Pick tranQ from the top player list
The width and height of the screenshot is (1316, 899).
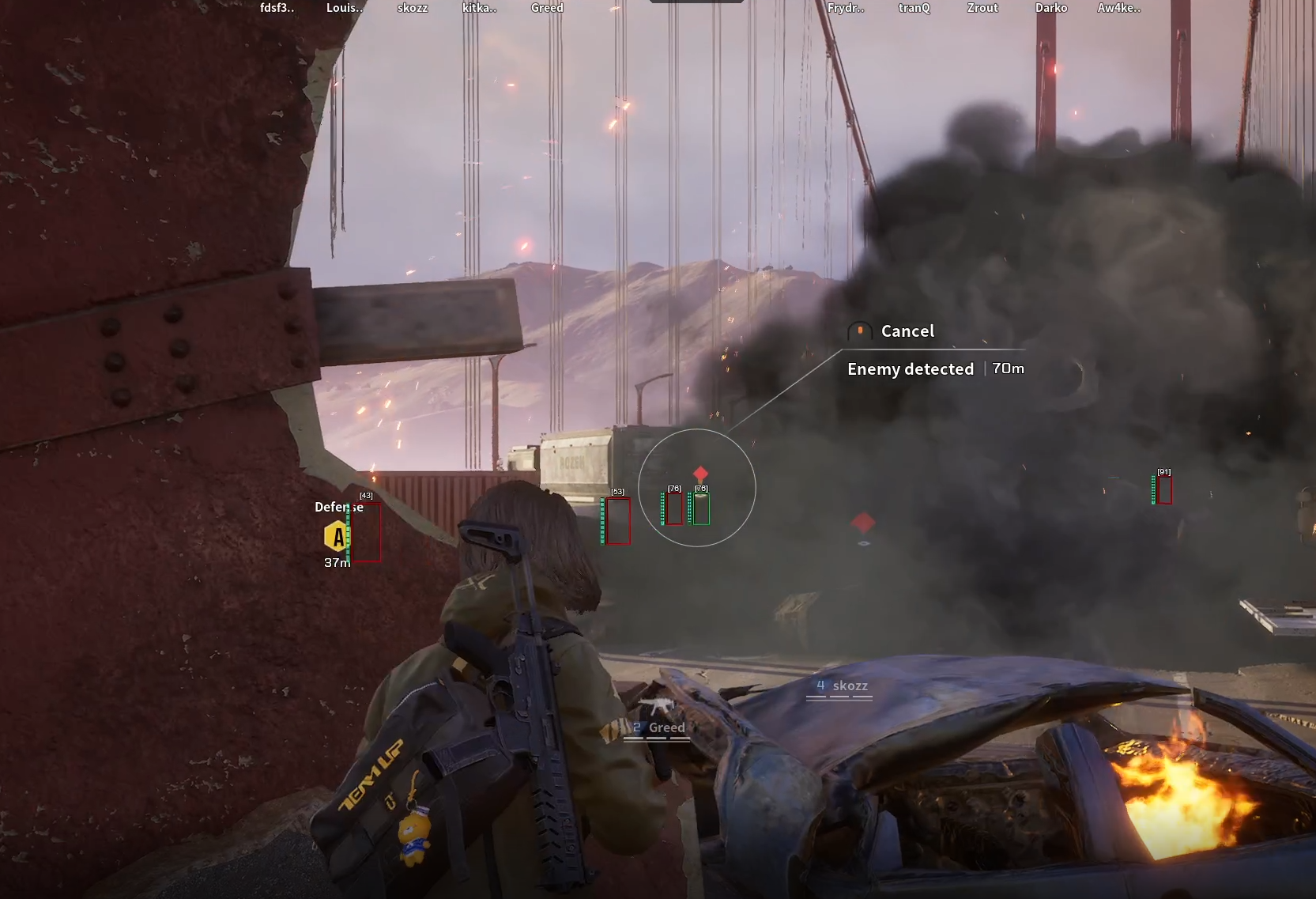pyautogui.click(x=914, y=8)
